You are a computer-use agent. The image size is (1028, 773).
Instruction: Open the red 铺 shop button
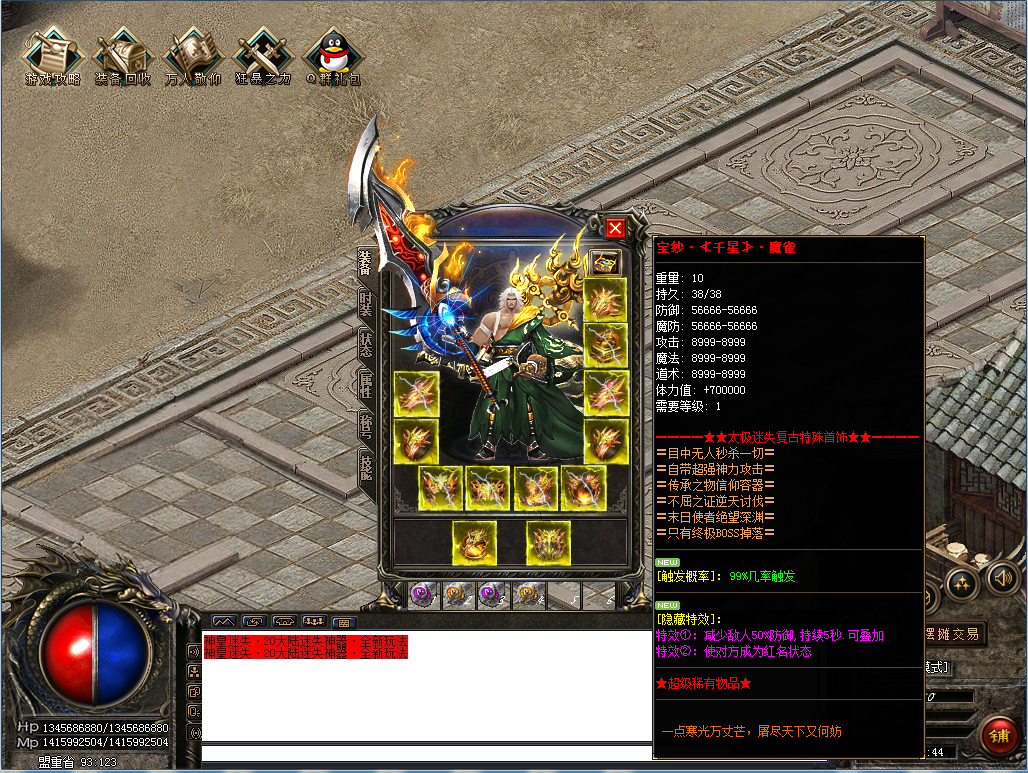[x=998, y=735]
